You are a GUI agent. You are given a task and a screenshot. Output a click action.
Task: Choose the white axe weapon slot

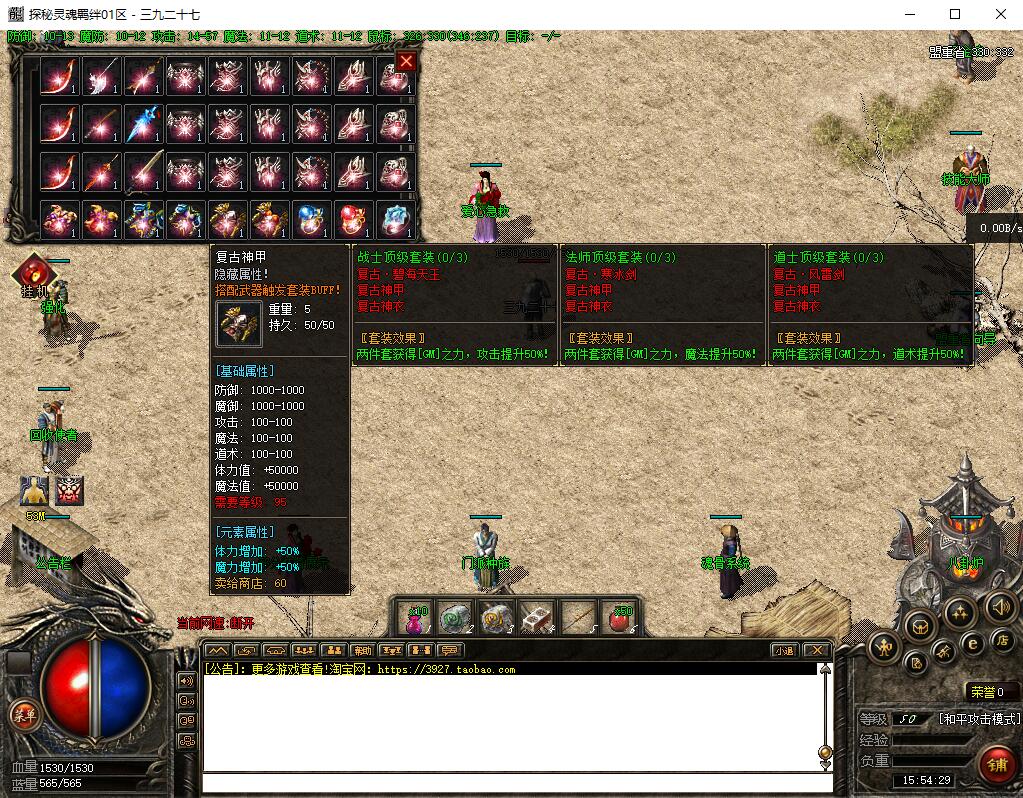101,76
